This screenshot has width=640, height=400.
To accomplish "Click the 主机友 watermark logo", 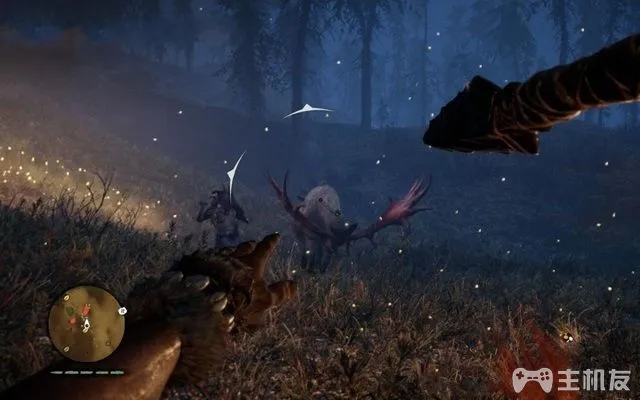I will (570, 380).
